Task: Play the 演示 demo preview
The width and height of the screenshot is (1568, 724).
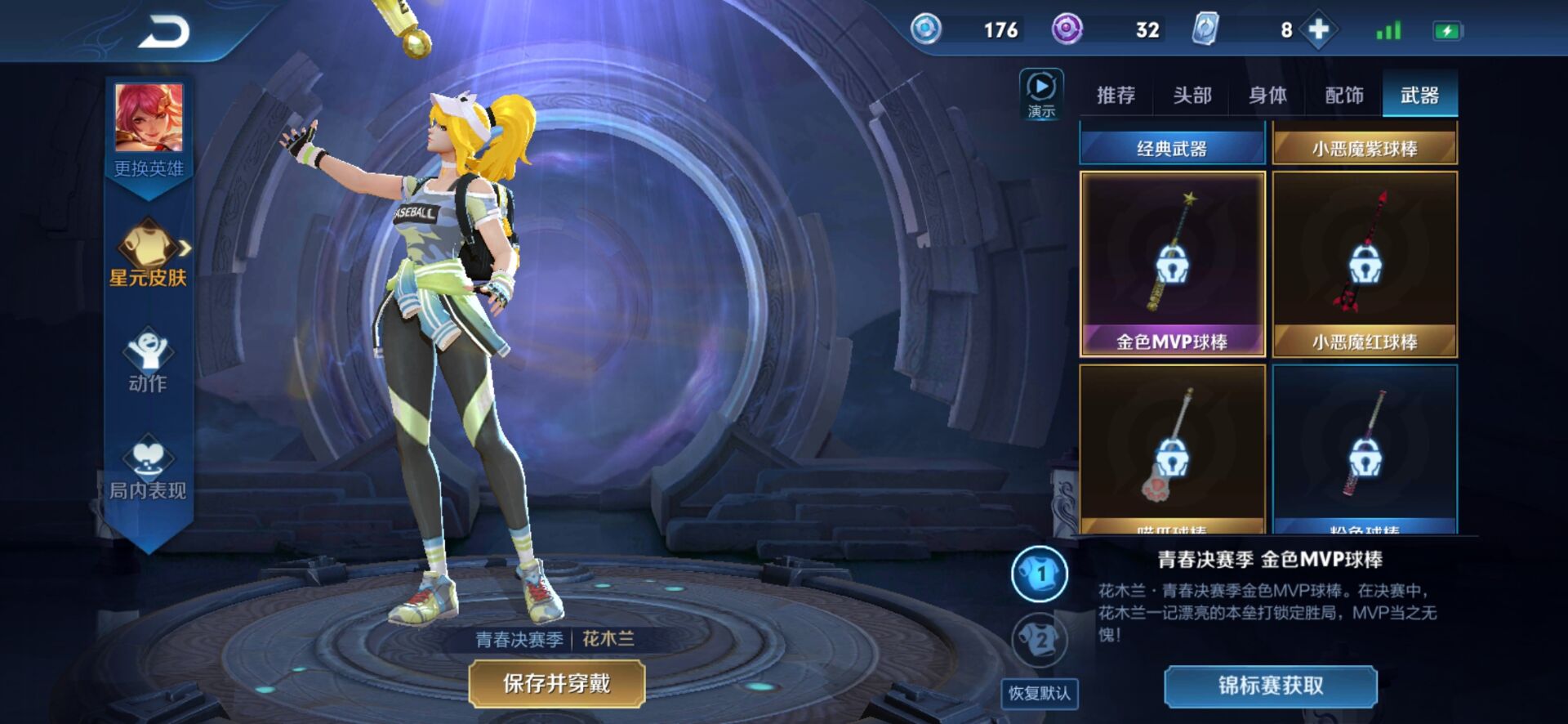Action: tap(1041, 94)
